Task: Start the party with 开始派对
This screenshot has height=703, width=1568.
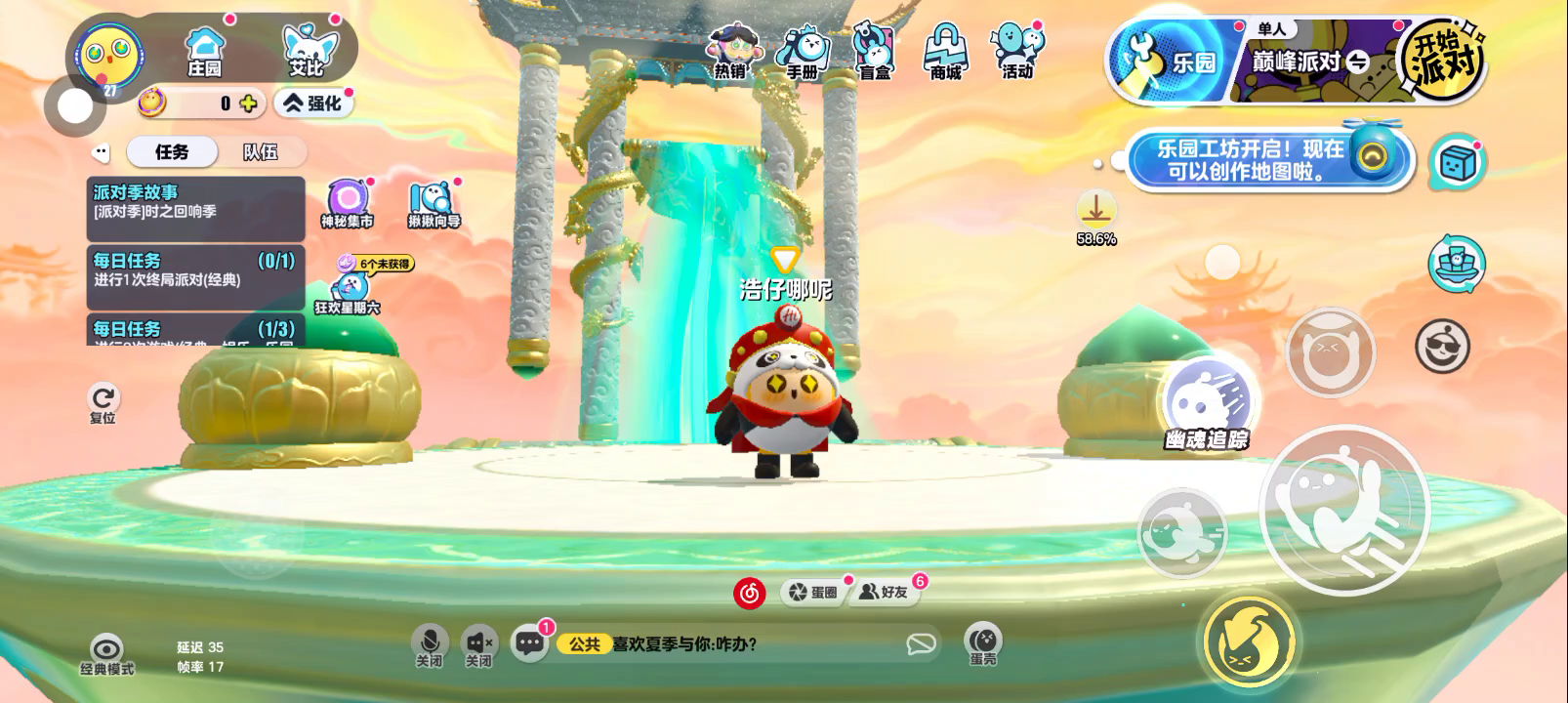Action: pyautogui.click(x=1443, y=61)
